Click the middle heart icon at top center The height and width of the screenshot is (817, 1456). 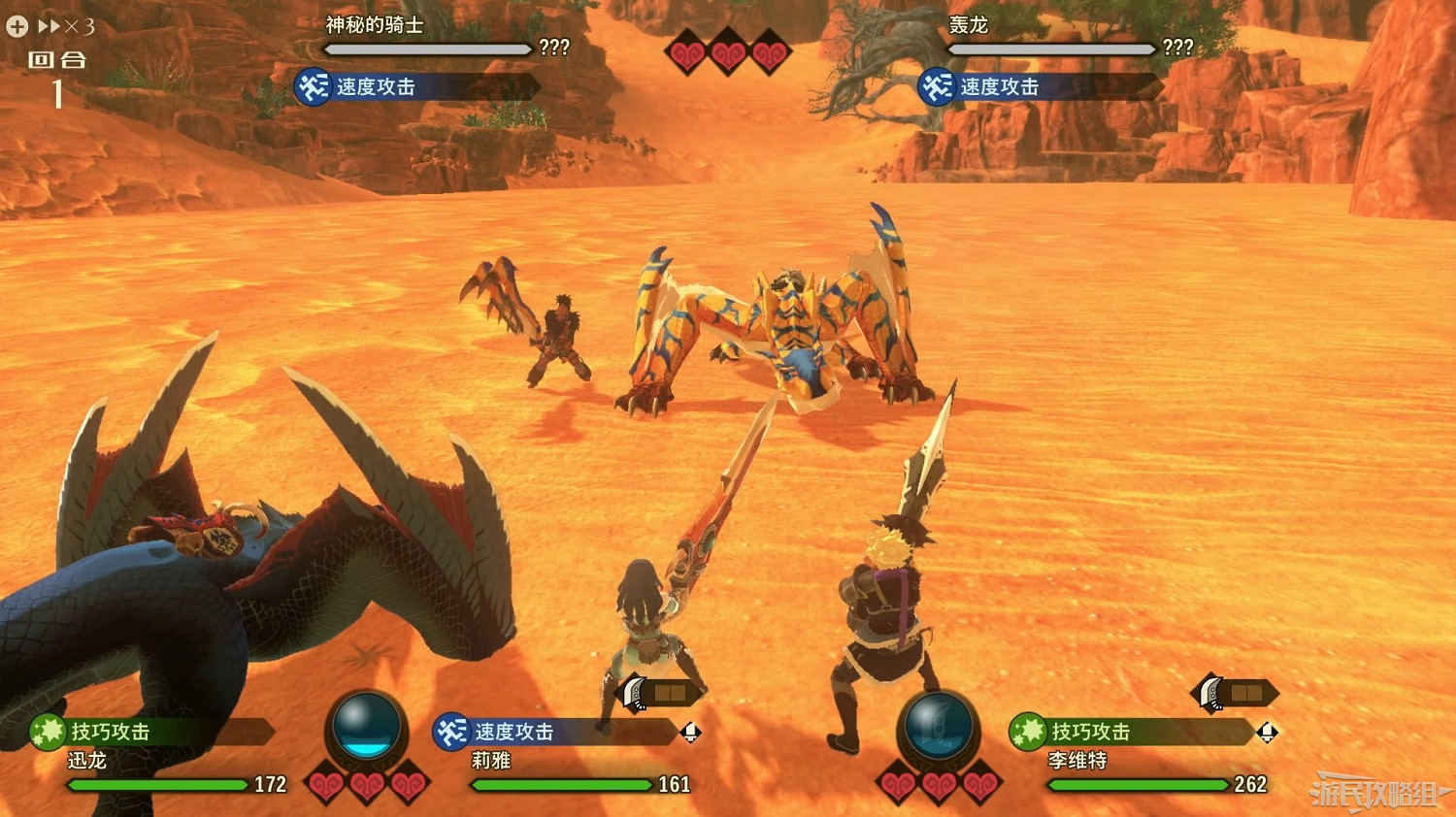pos(726,50)
